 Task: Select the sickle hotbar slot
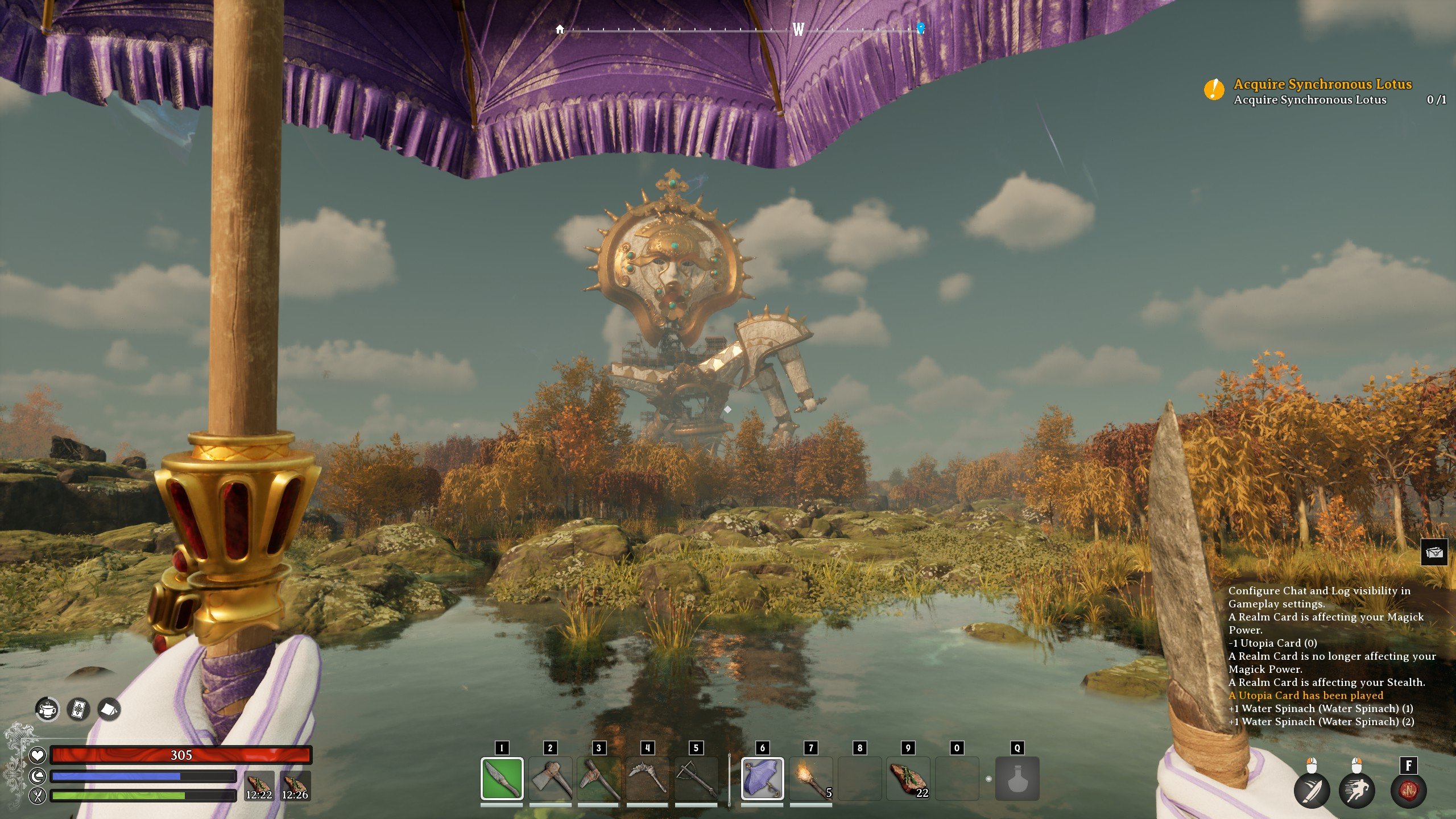click(647, 778)
